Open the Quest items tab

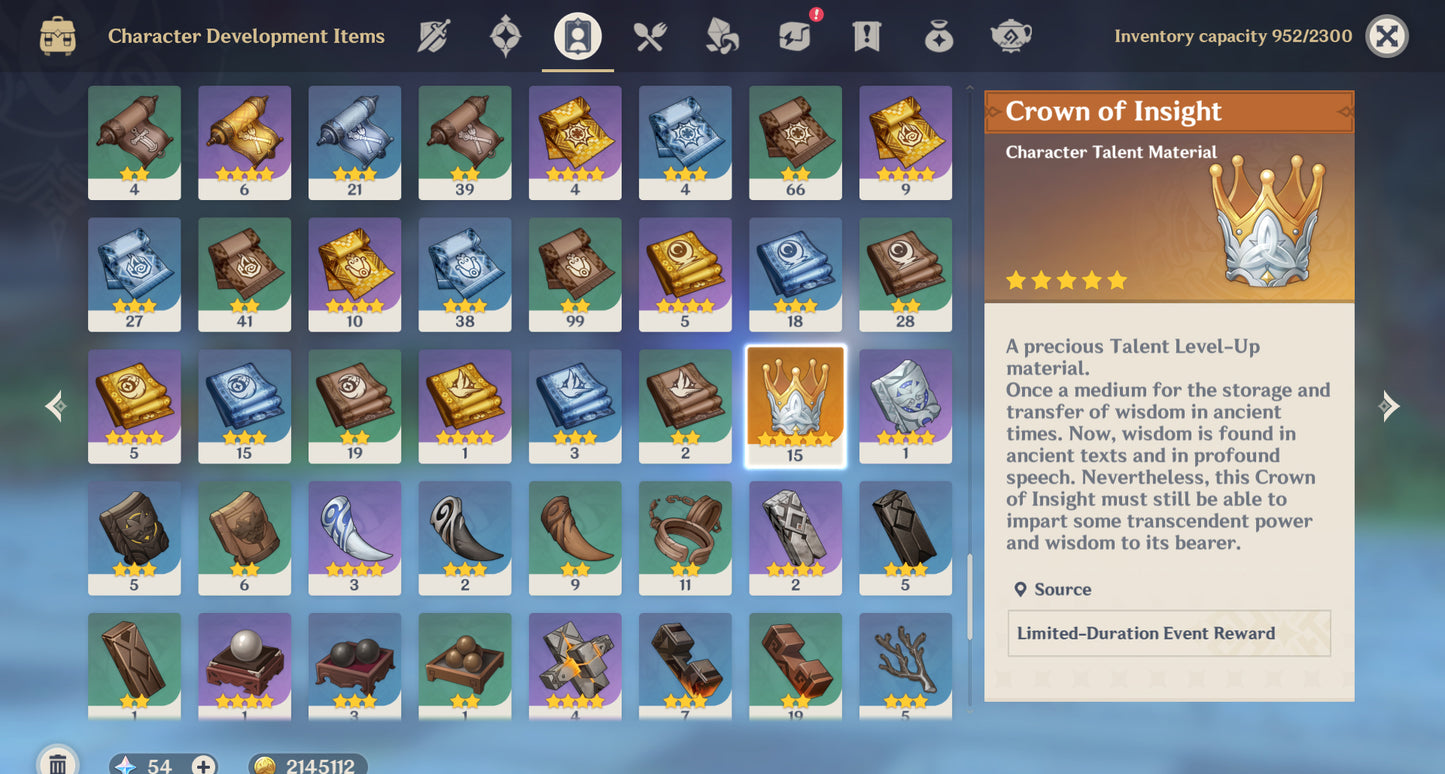coord(866,37)
